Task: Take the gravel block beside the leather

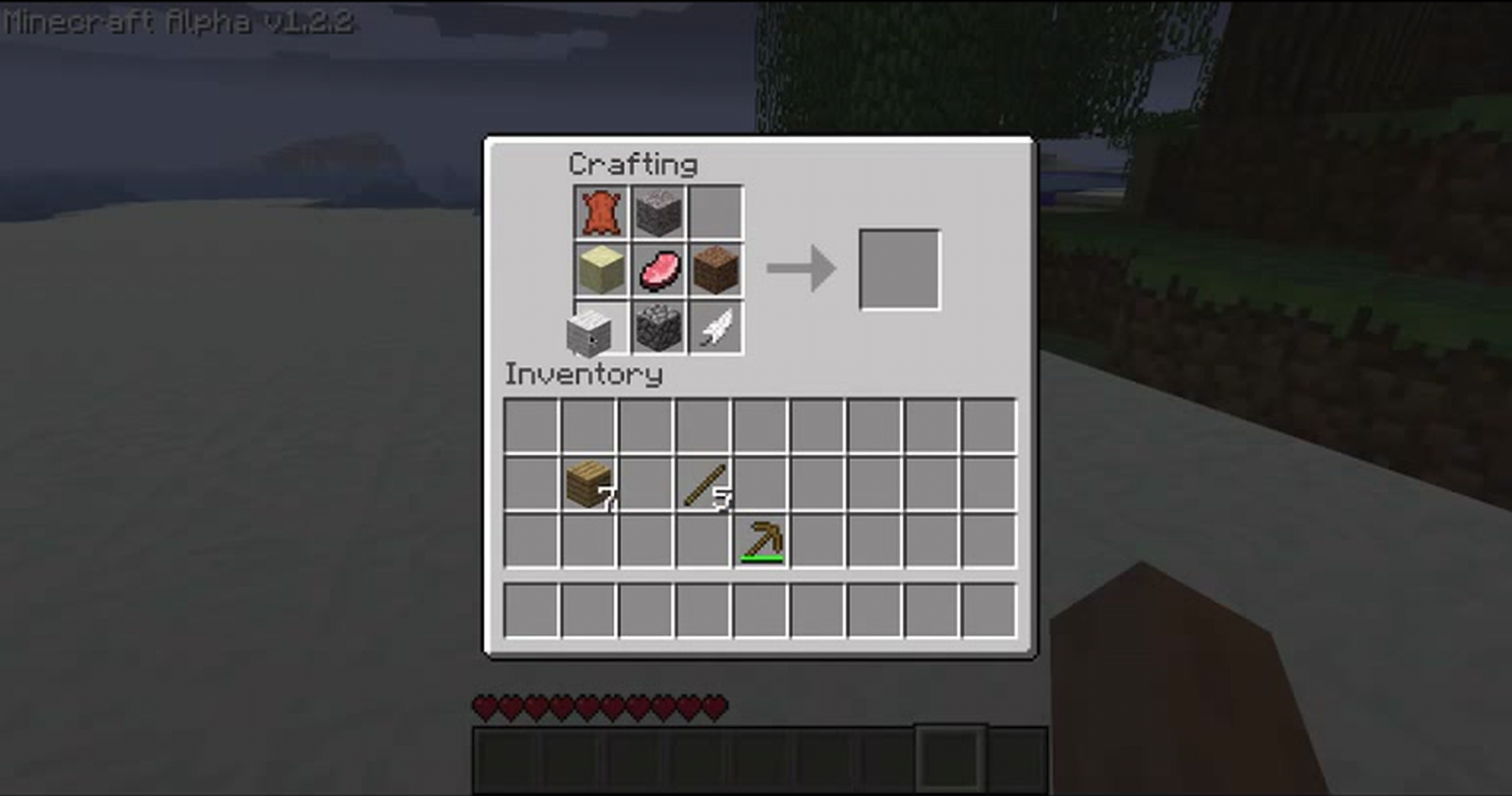Action: point(657,212)
